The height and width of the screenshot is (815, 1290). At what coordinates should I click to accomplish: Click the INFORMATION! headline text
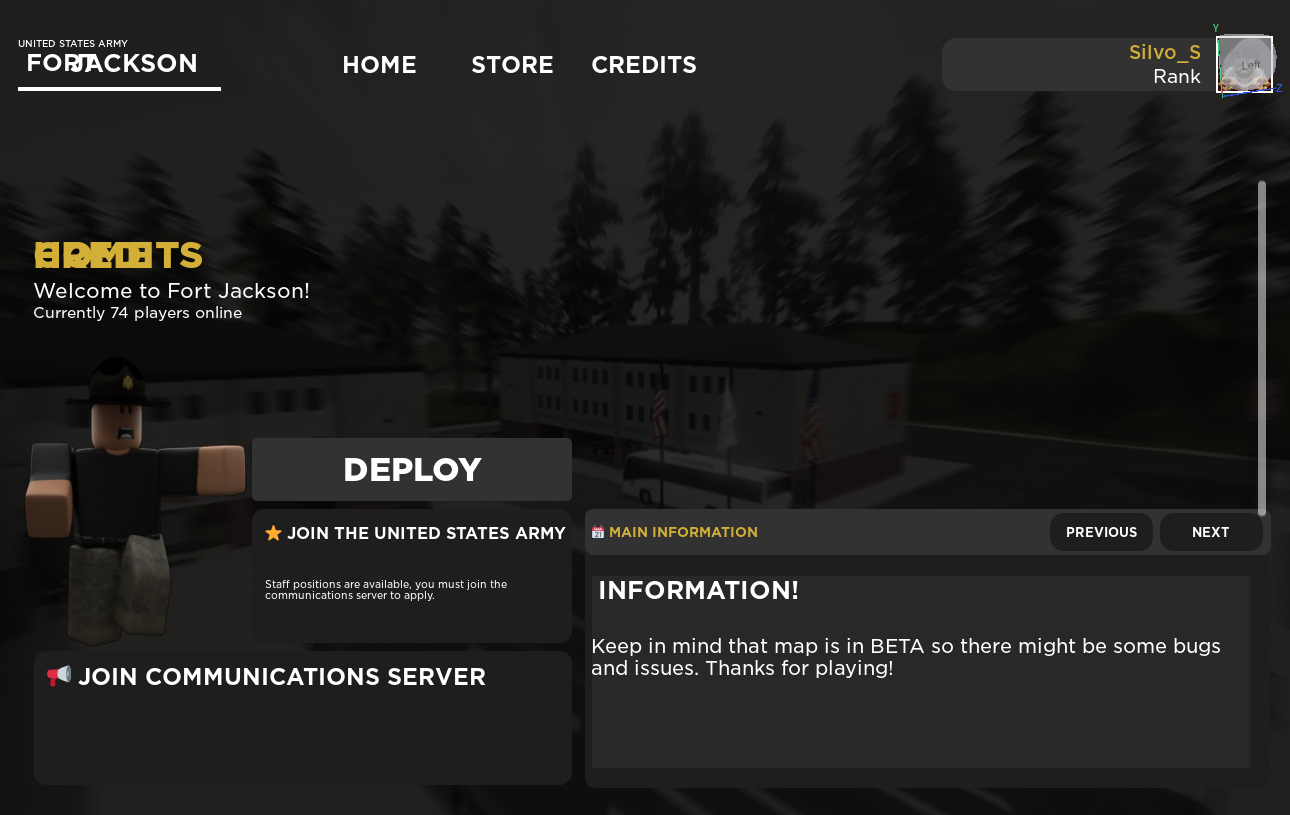[697, 590]
